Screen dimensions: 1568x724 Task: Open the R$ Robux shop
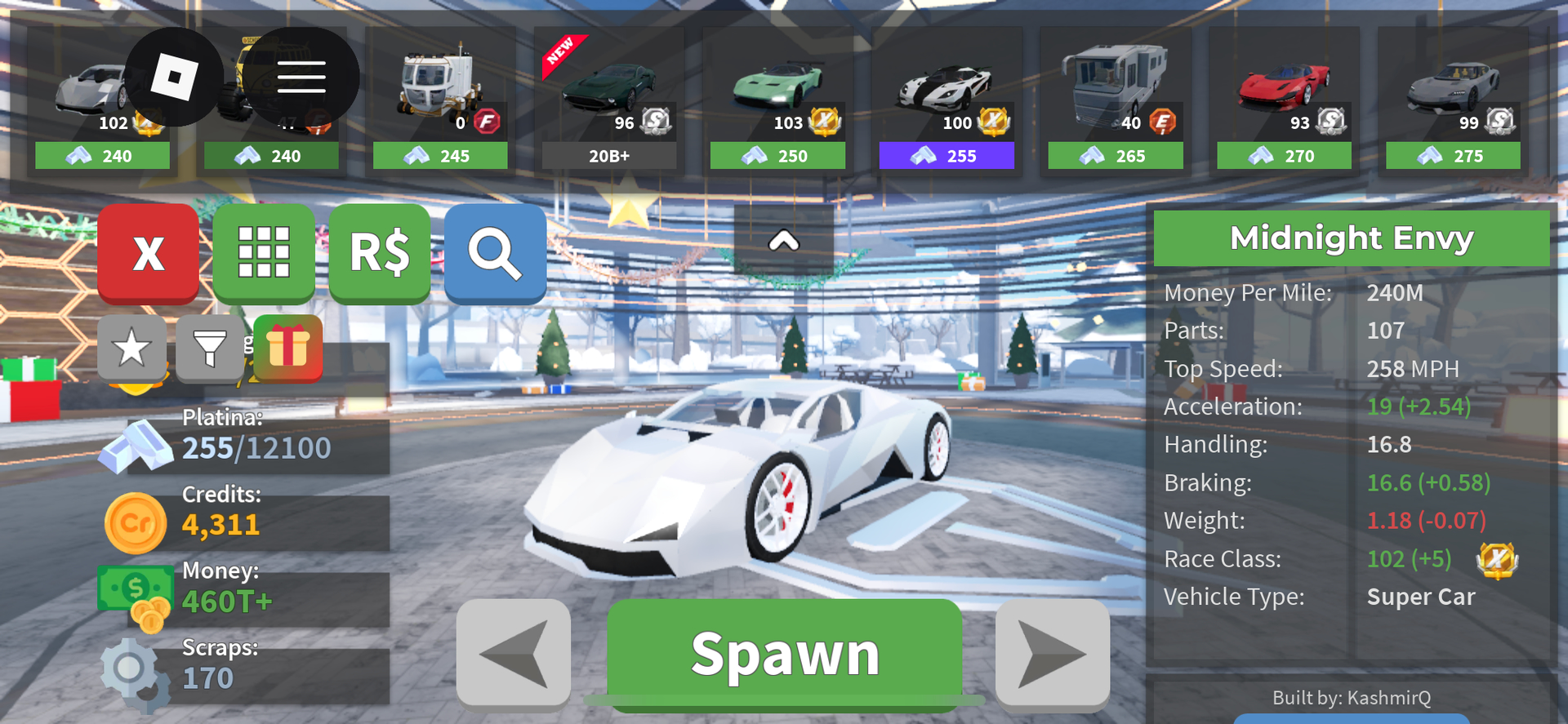click(x=380, y=253)
